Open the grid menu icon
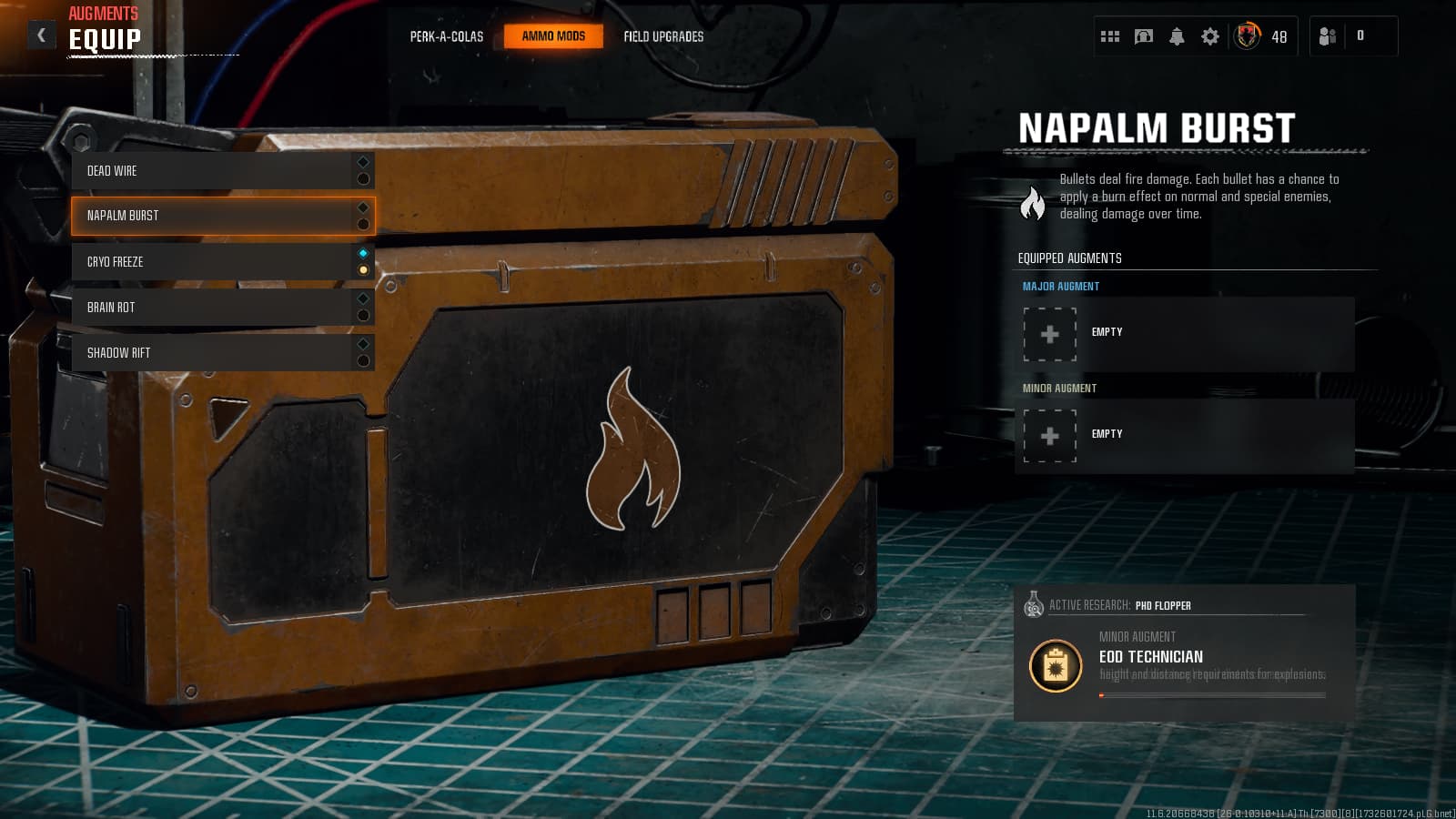 pos(1110,36)
